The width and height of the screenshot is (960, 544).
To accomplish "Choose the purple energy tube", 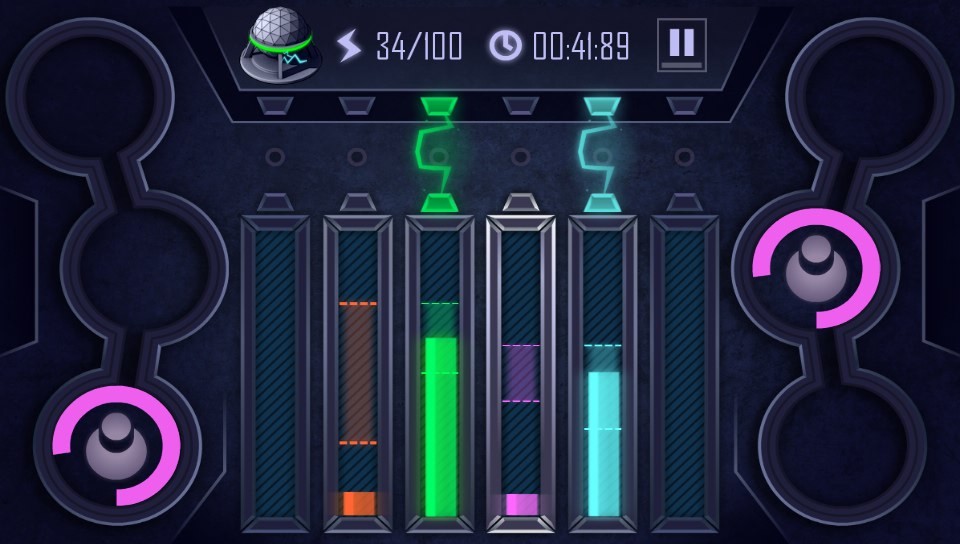I will [521, 372].
